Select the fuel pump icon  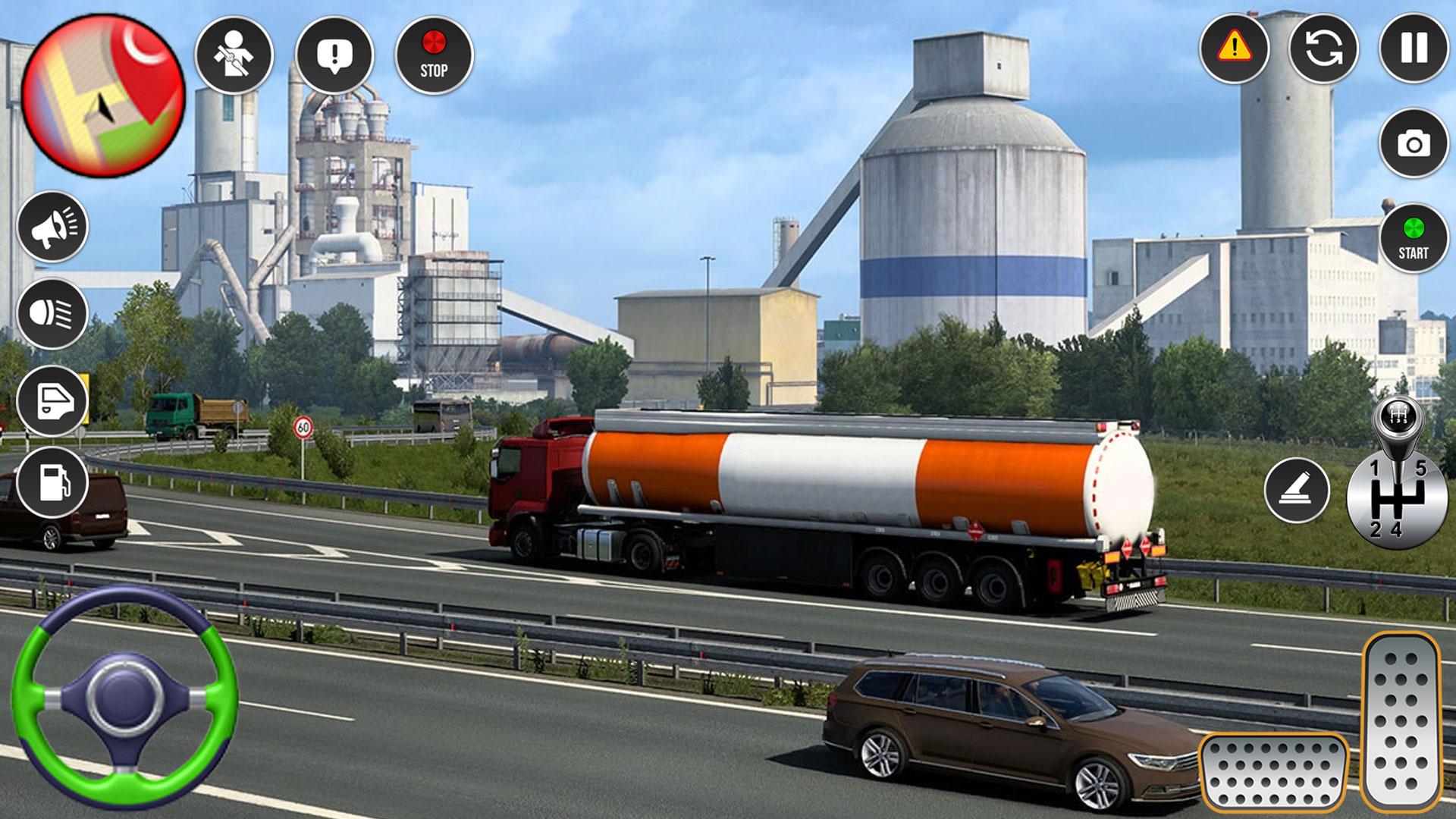tap(52, 482)
